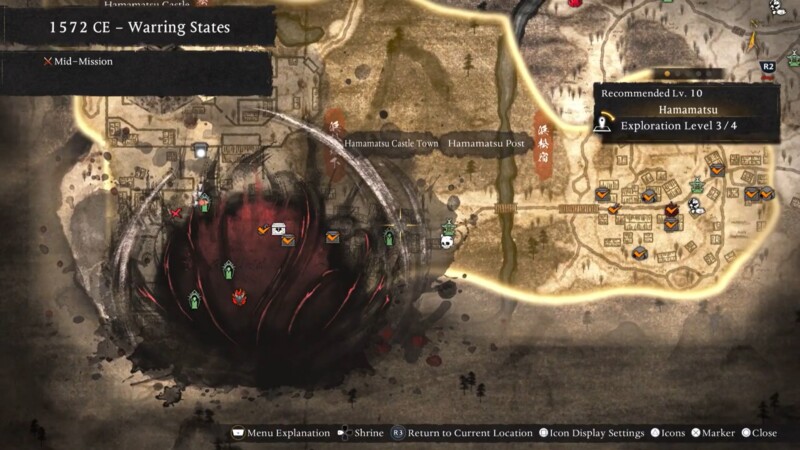The width and height of the screenshot is (800, 450).
Task: Open the Hamamatsu exploration level panel
Action: 686,112
